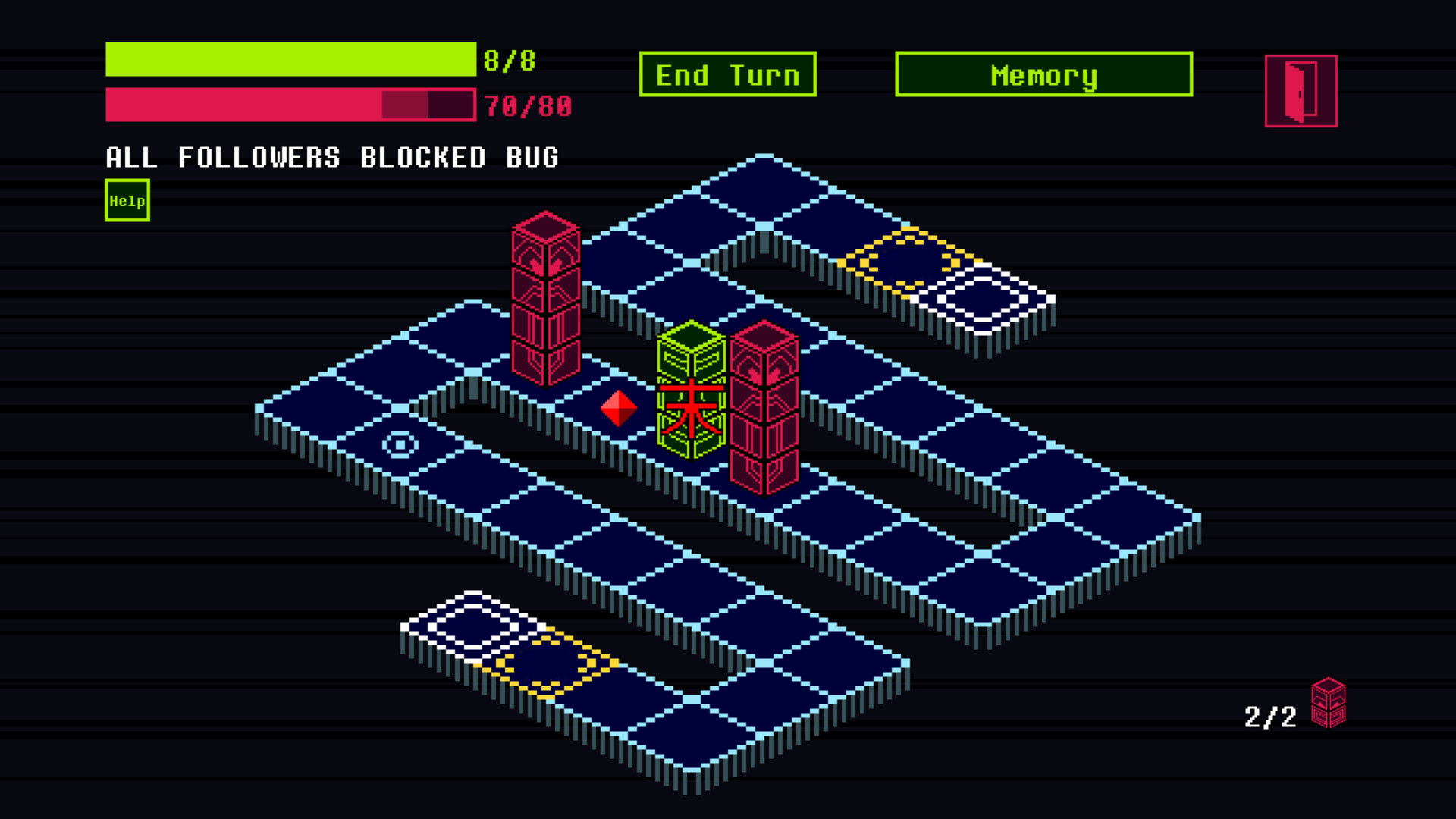
Task: Click the 2/2 enemies remaining text
Action: 1269,716
